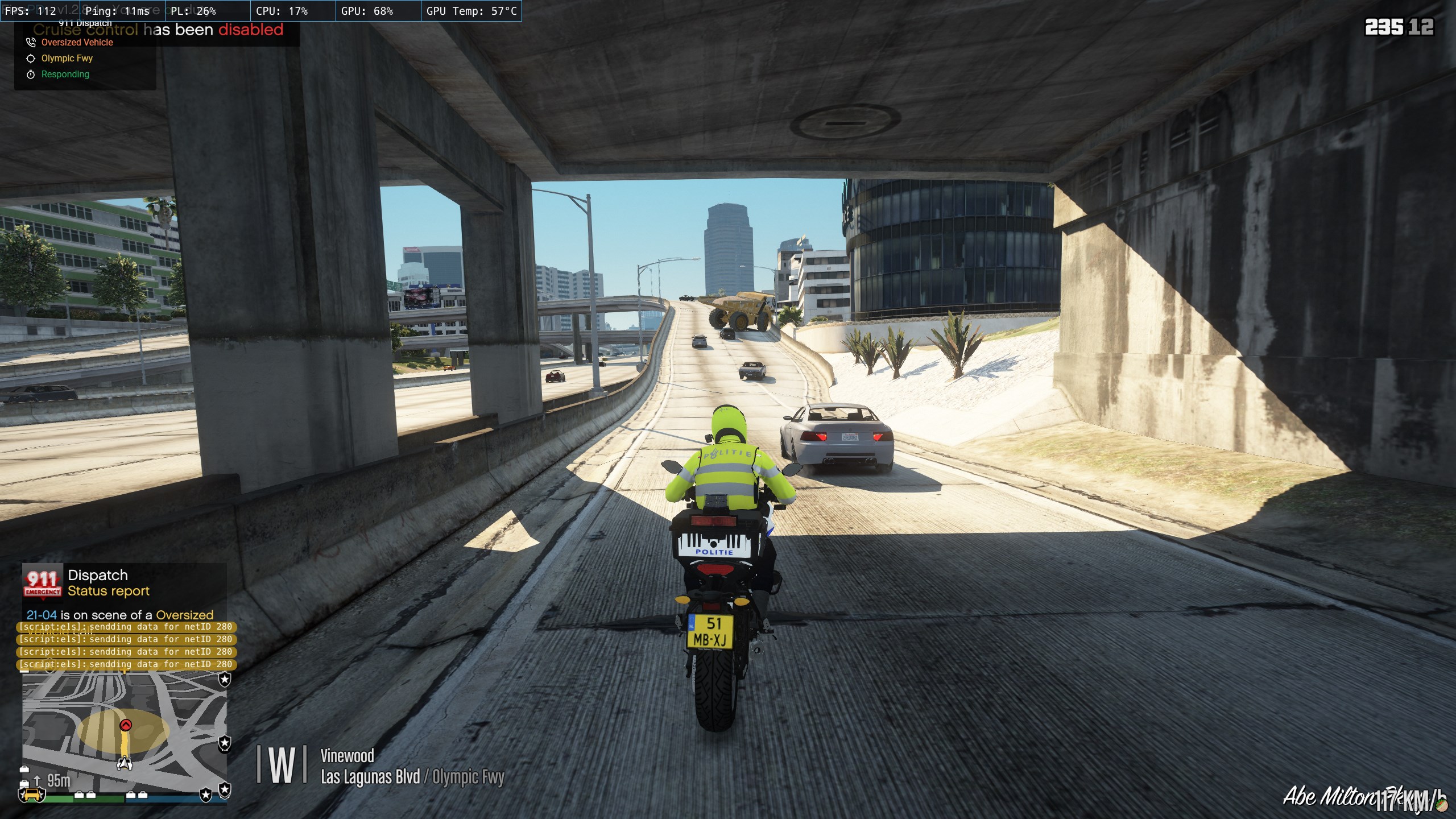Select the Oversized Vehicle call entry
Image resolution: width=1456 pixels, height=819 pixels.
click(x=77, y=43)
